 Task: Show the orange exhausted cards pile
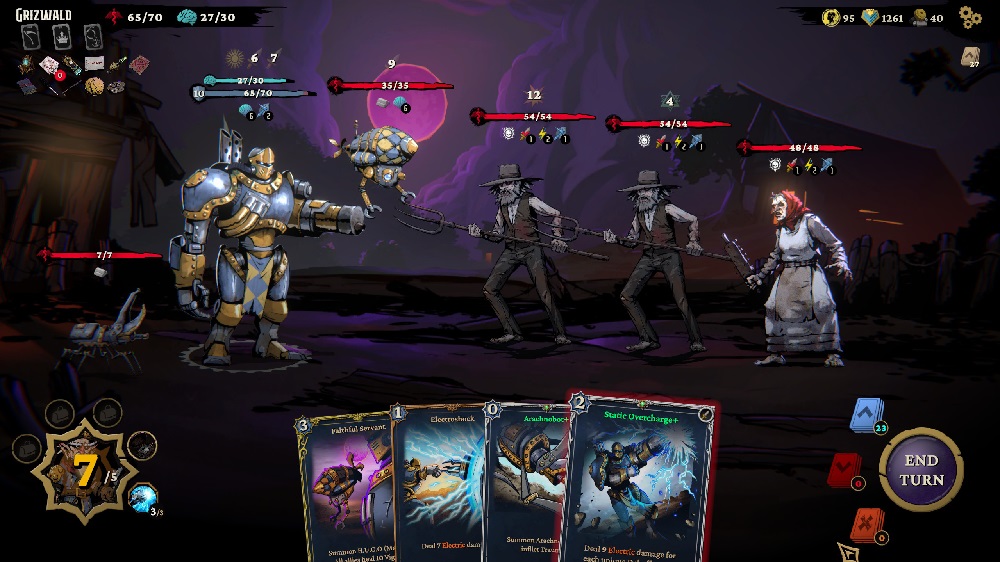point(865,524)
